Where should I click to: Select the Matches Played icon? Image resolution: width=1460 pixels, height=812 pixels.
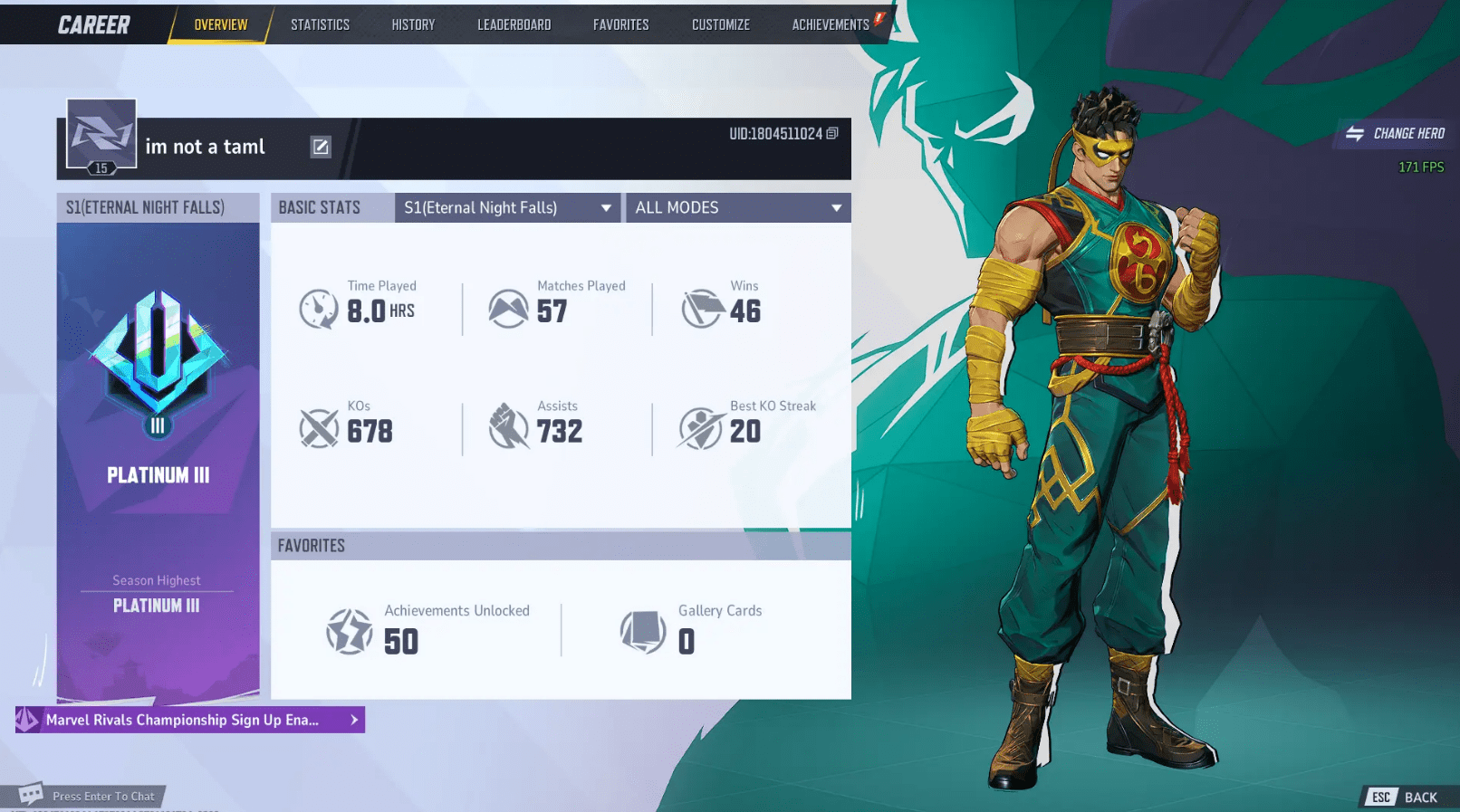(509, 309)
